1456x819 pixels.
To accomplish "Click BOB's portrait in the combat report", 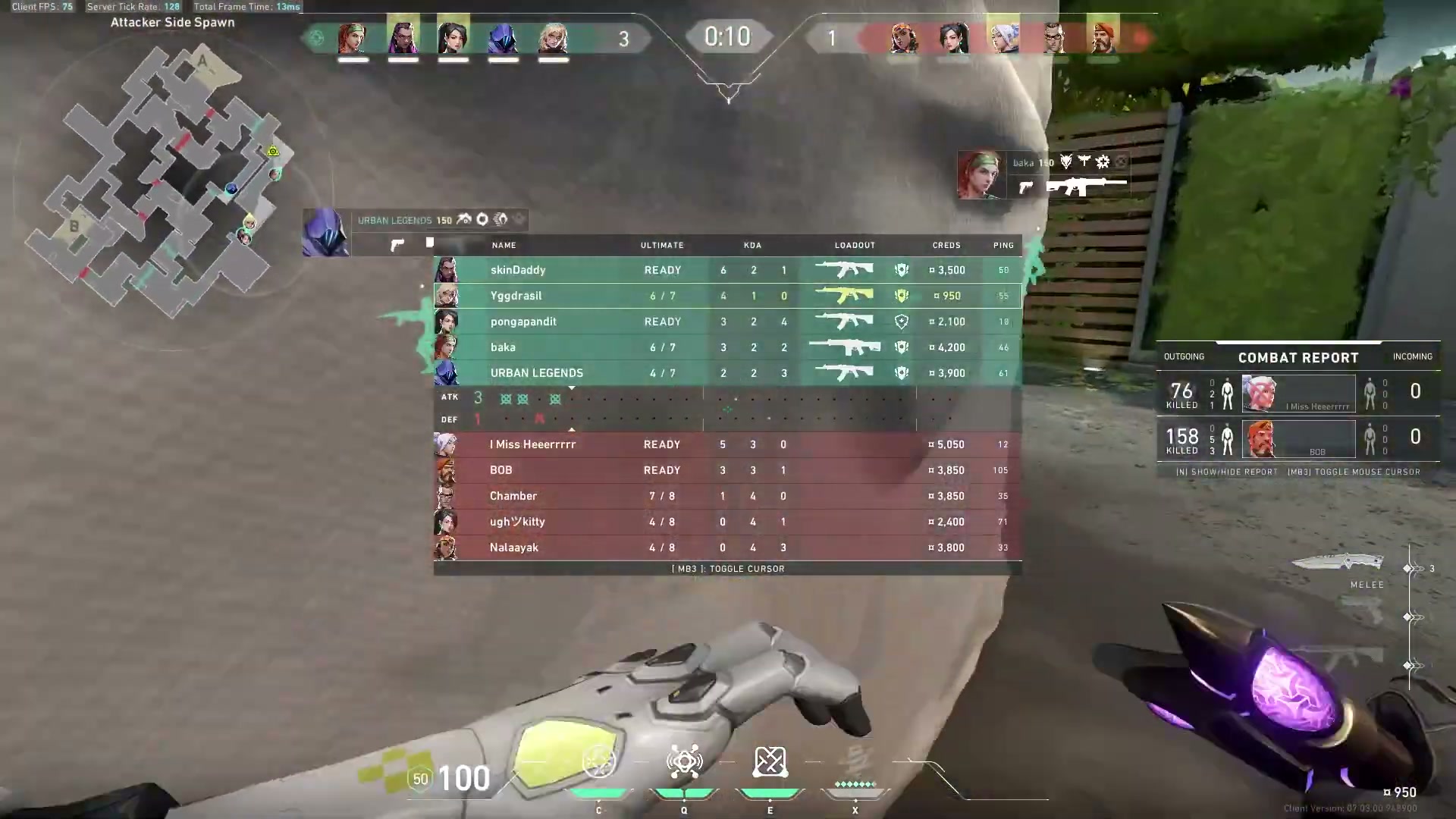I will [x=1262, y=439].
